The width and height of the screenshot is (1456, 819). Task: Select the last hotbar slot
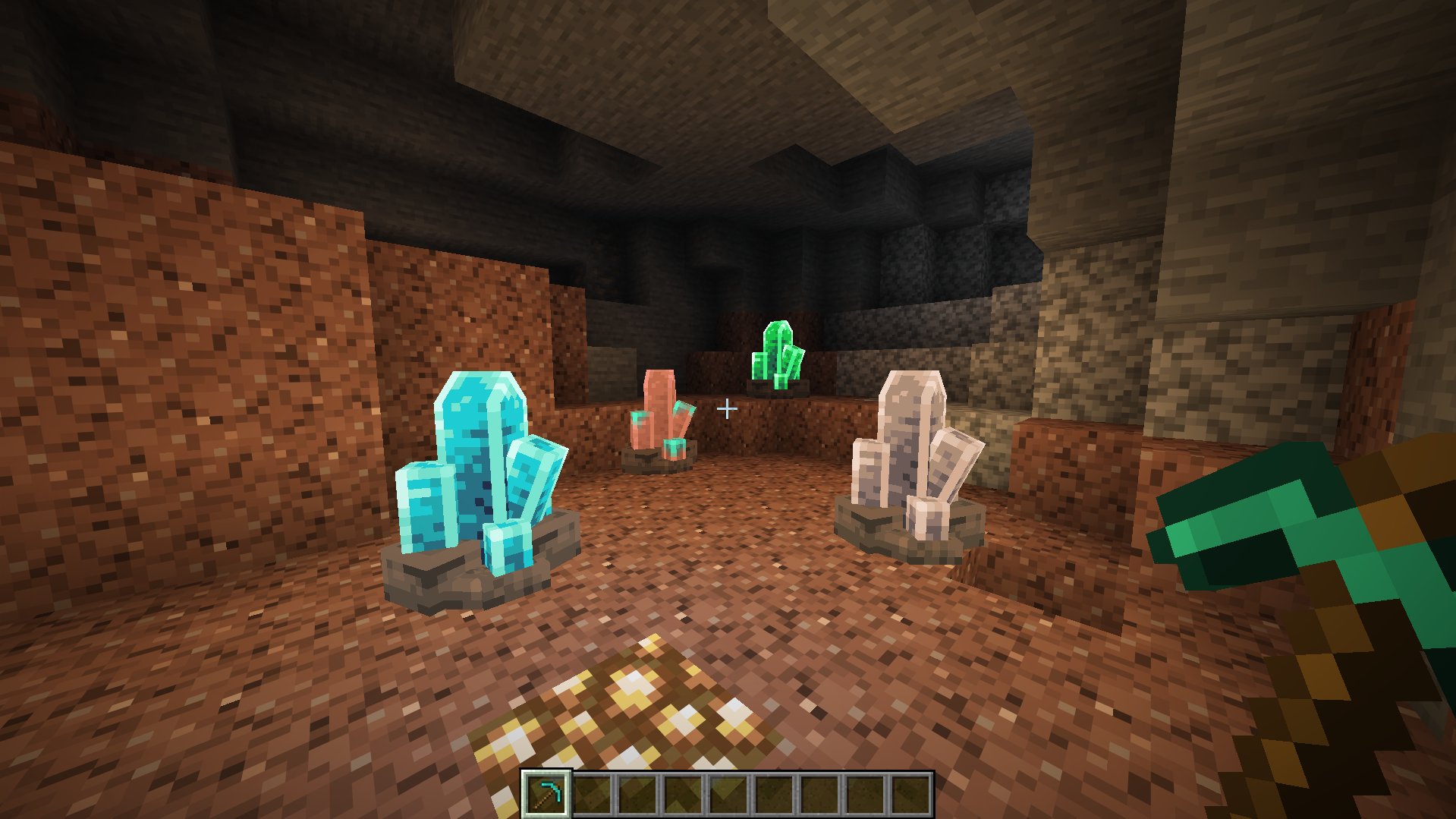(909, 794)
